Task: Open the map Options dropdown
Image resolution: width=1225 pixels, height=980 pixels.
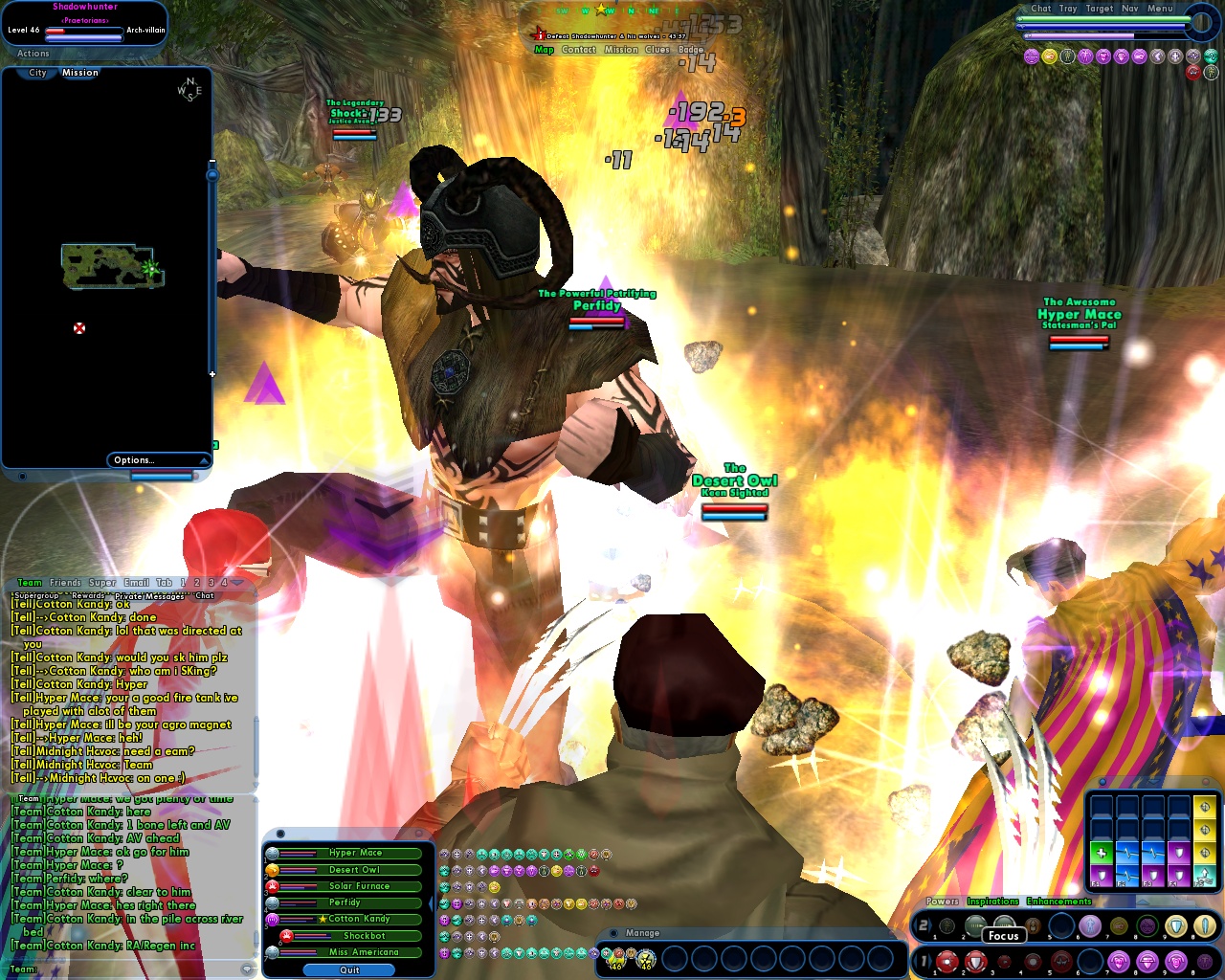Action: (x=160, y=460)
